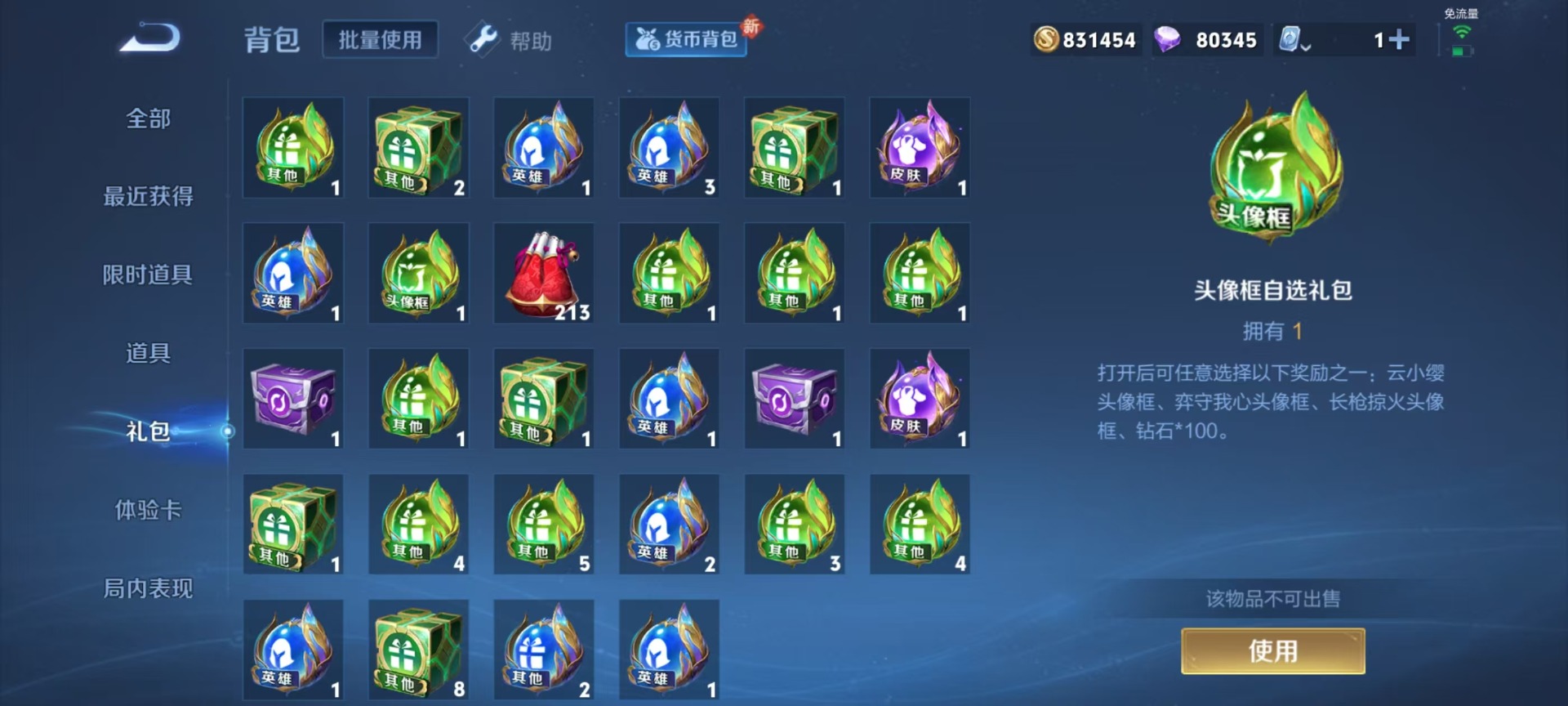Open 批量使用 batch use
The width and height of the screenshot is (1568, 706).
pyautogui.click(x=380, y=40)
